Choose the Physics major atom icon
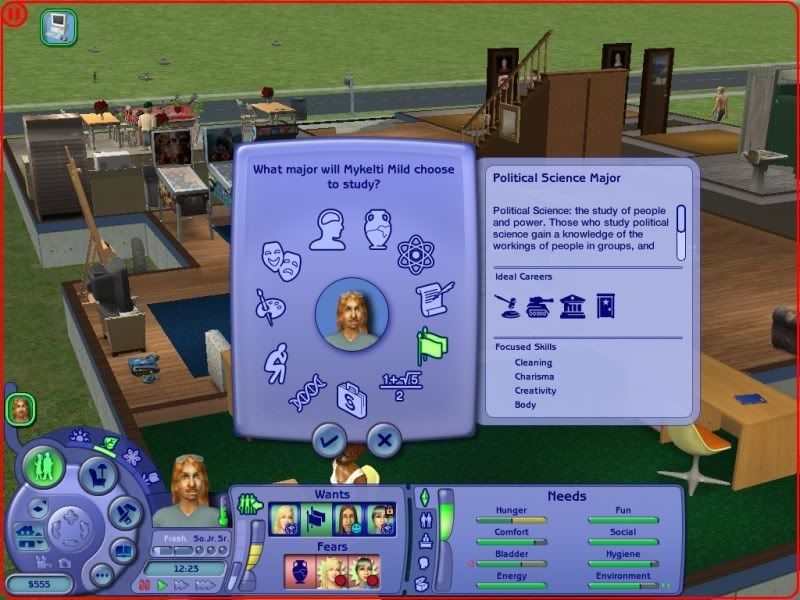This screenshot has height=600, width=800. (413, 254)
